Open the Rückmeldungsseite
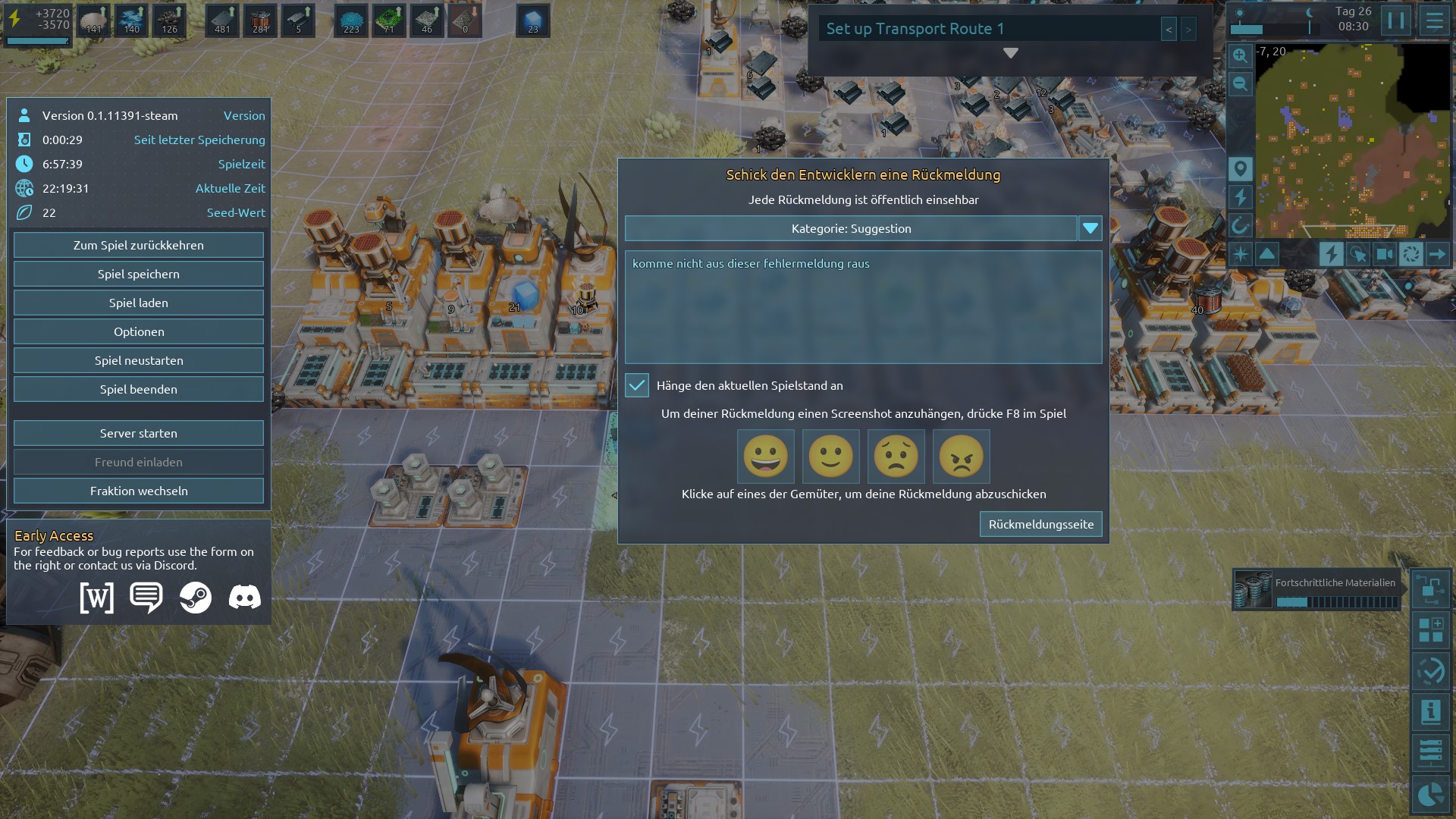The image size is (1456, 819). 1040,524
